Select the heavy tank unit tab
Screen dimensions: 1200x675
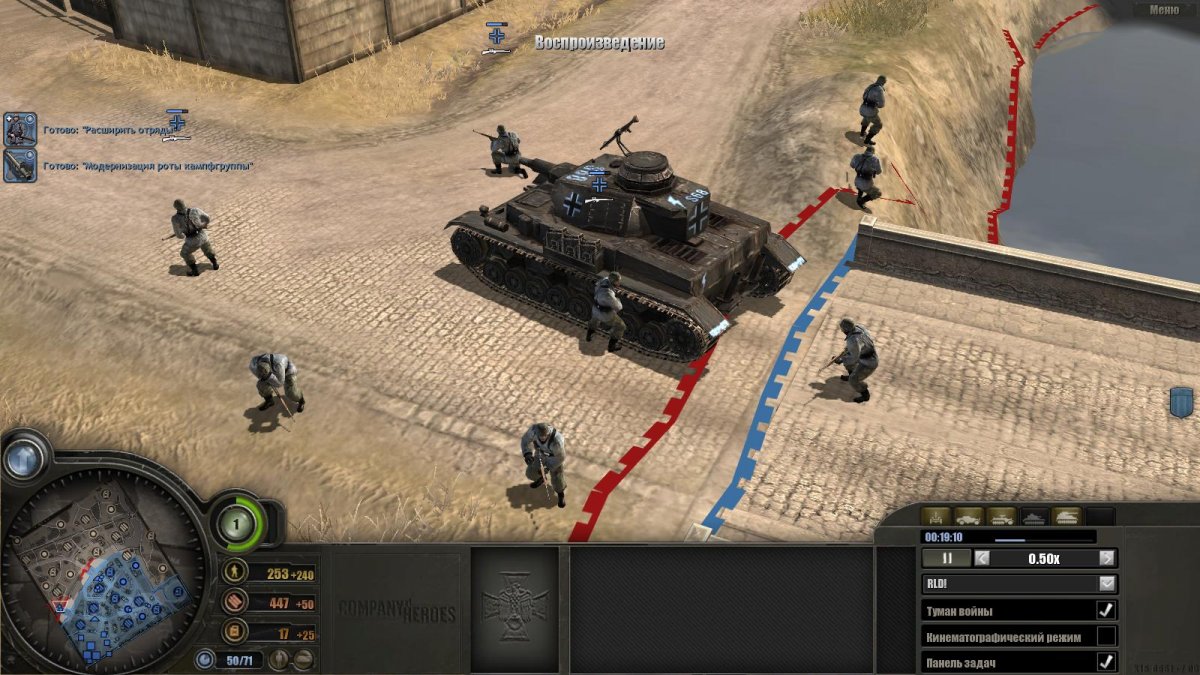[x=1067, y=517]
